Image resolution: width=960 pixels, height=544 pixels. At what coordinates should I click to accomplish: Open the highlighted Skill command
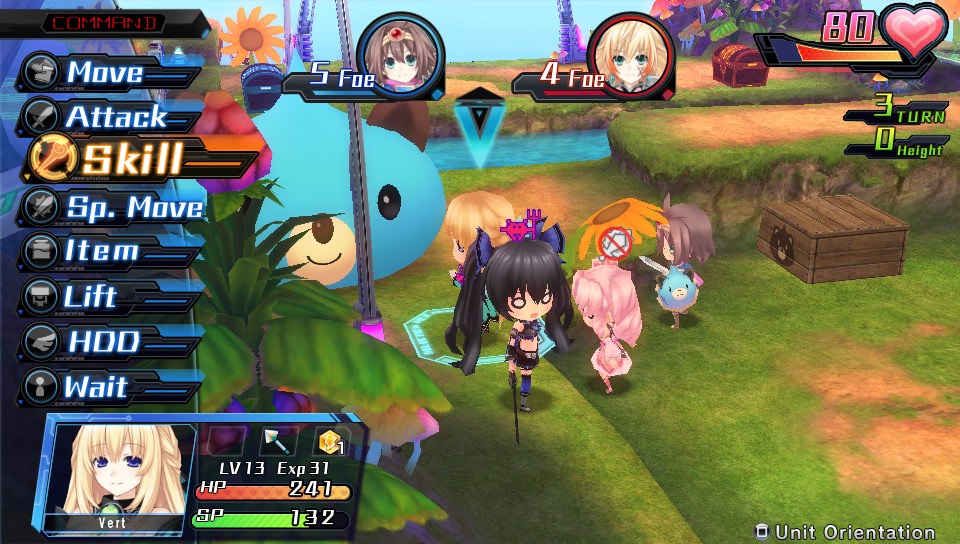coord(130,160)
